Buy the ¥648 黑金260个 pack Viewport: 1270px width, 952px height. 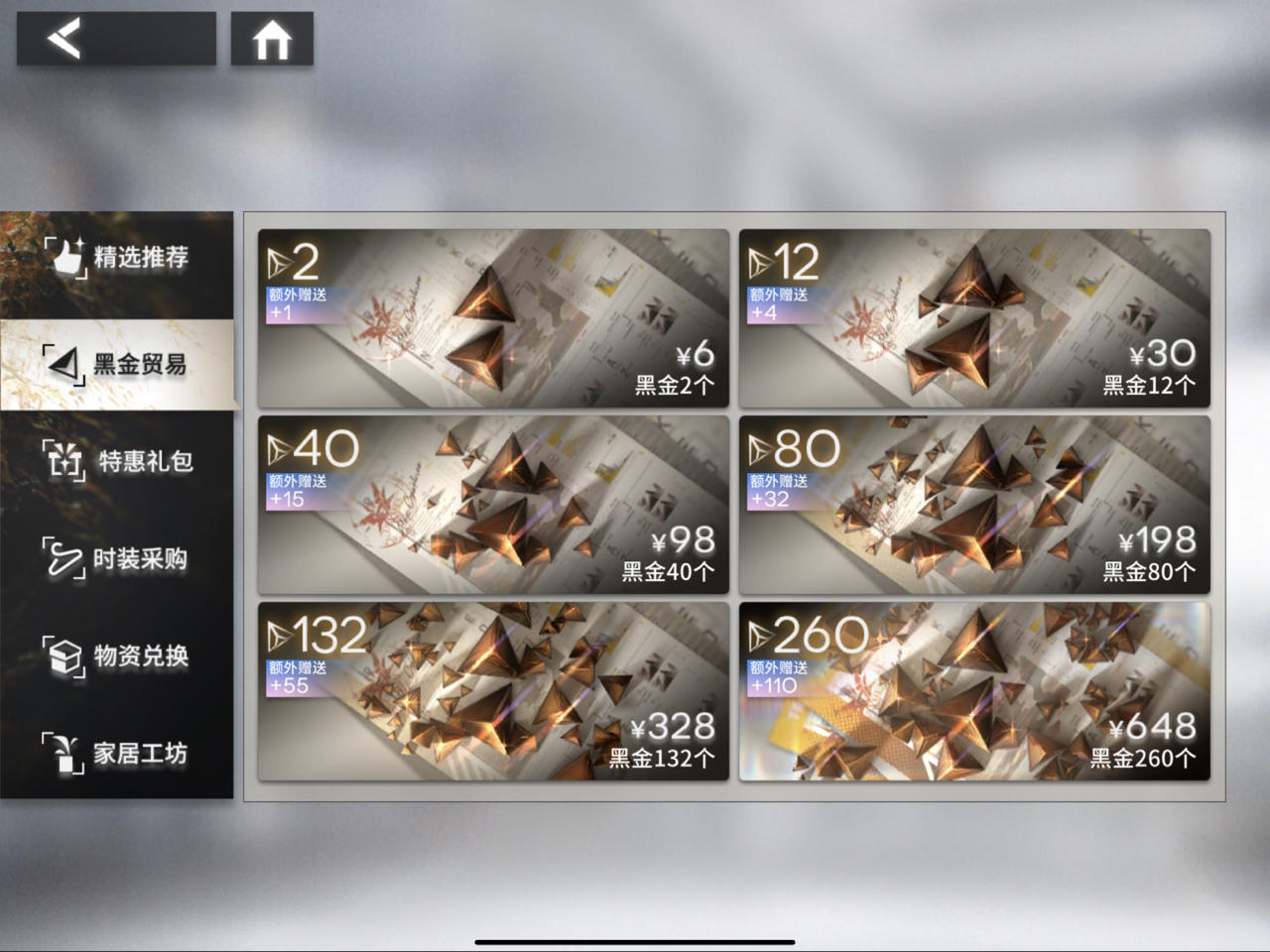[975, 694]
